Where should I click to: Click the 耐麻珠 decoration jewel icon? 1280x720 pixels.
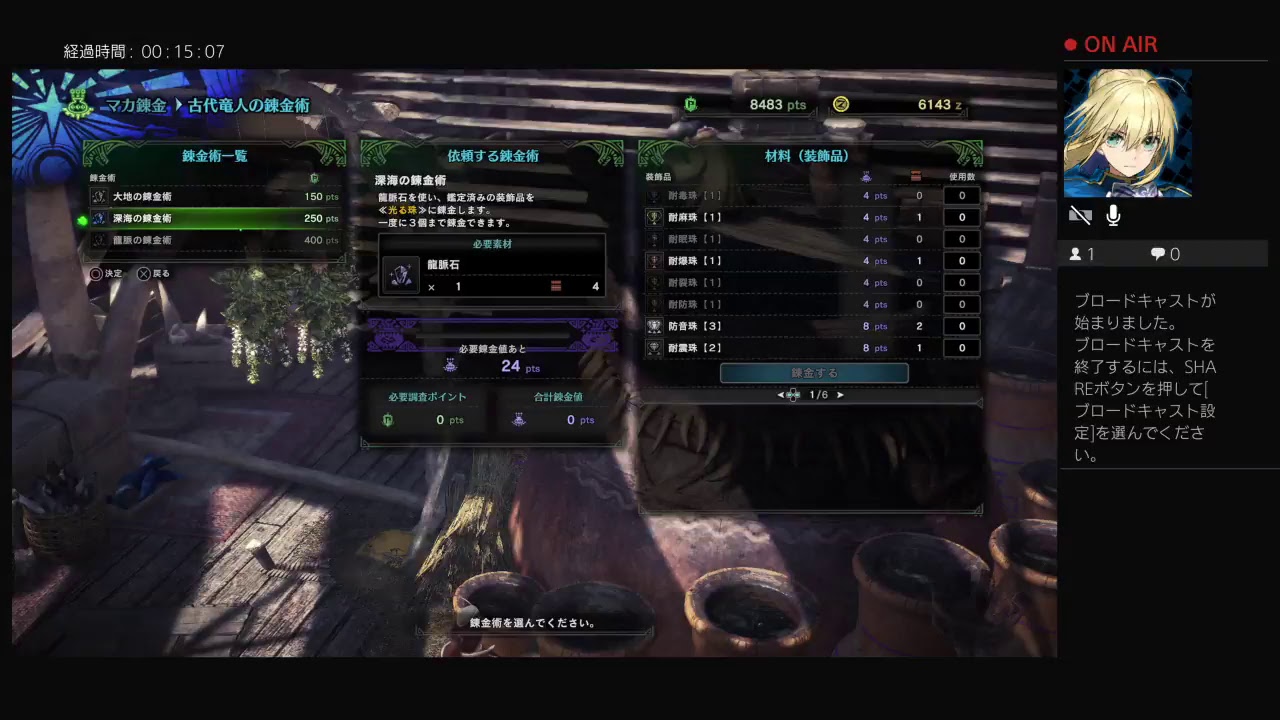point(654,218)
